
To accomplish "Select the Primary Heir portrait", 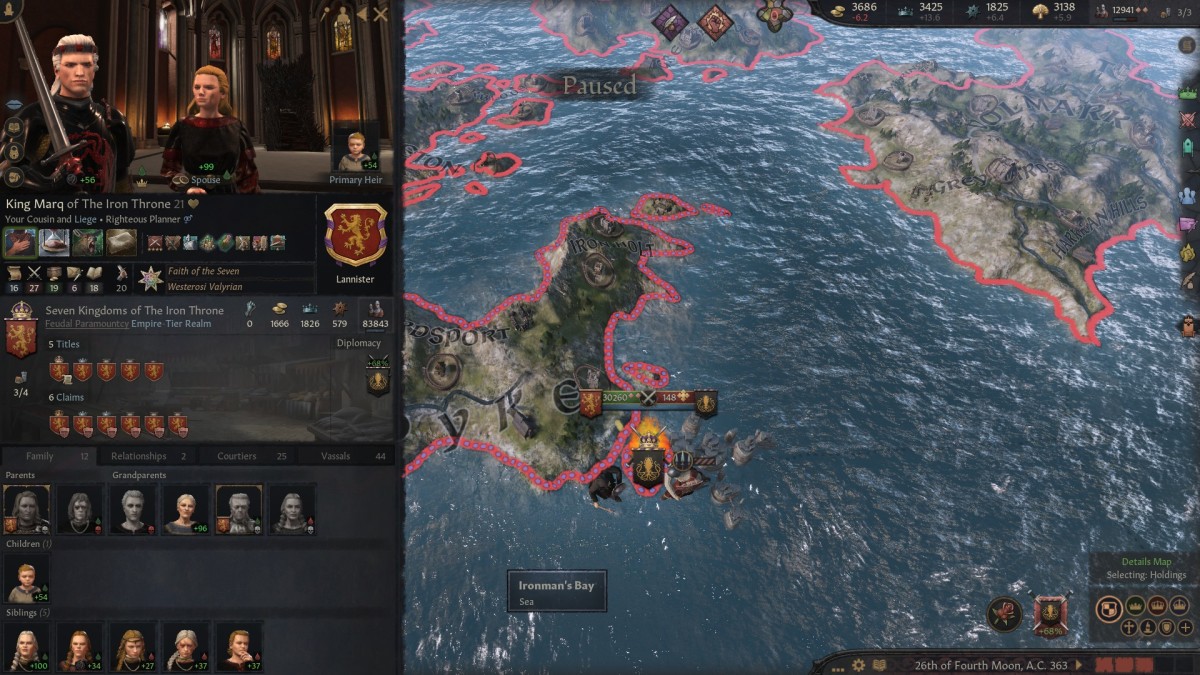I will click(355, 152).
